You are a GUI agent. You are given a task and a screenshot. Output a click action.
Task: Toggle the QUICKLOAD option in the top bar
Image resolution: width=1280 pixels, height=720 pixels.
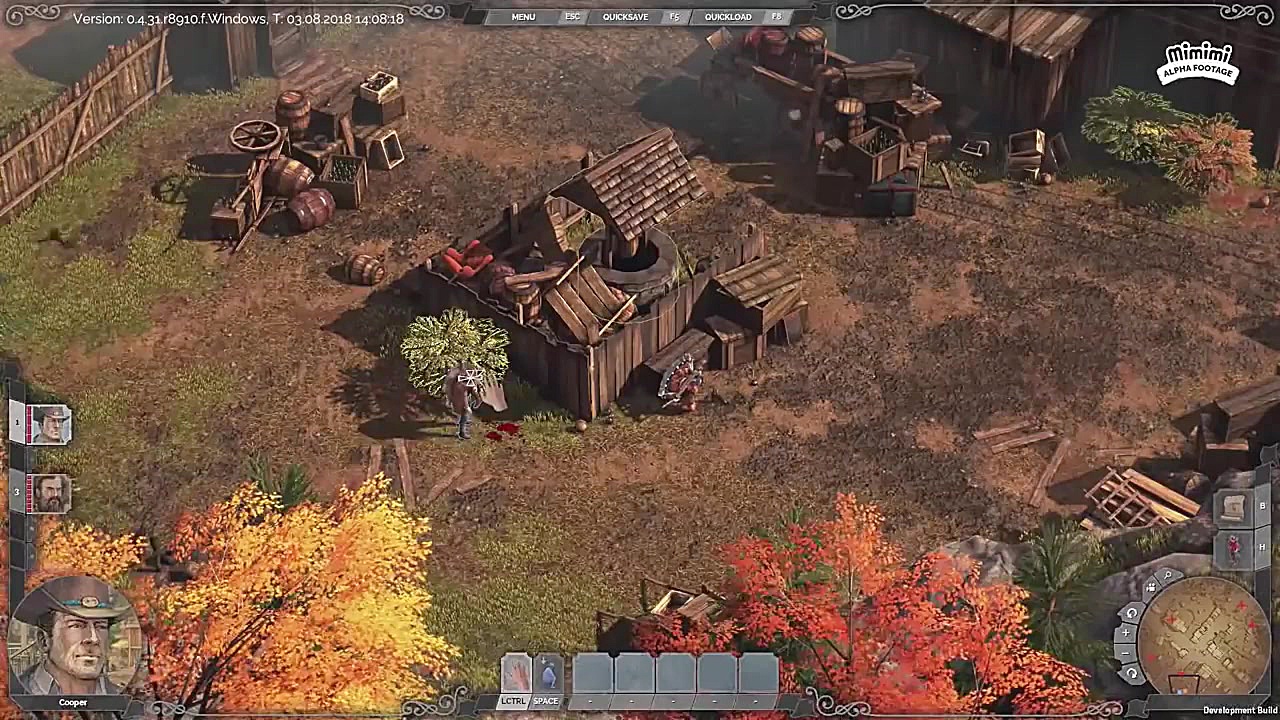coord(729,16)
